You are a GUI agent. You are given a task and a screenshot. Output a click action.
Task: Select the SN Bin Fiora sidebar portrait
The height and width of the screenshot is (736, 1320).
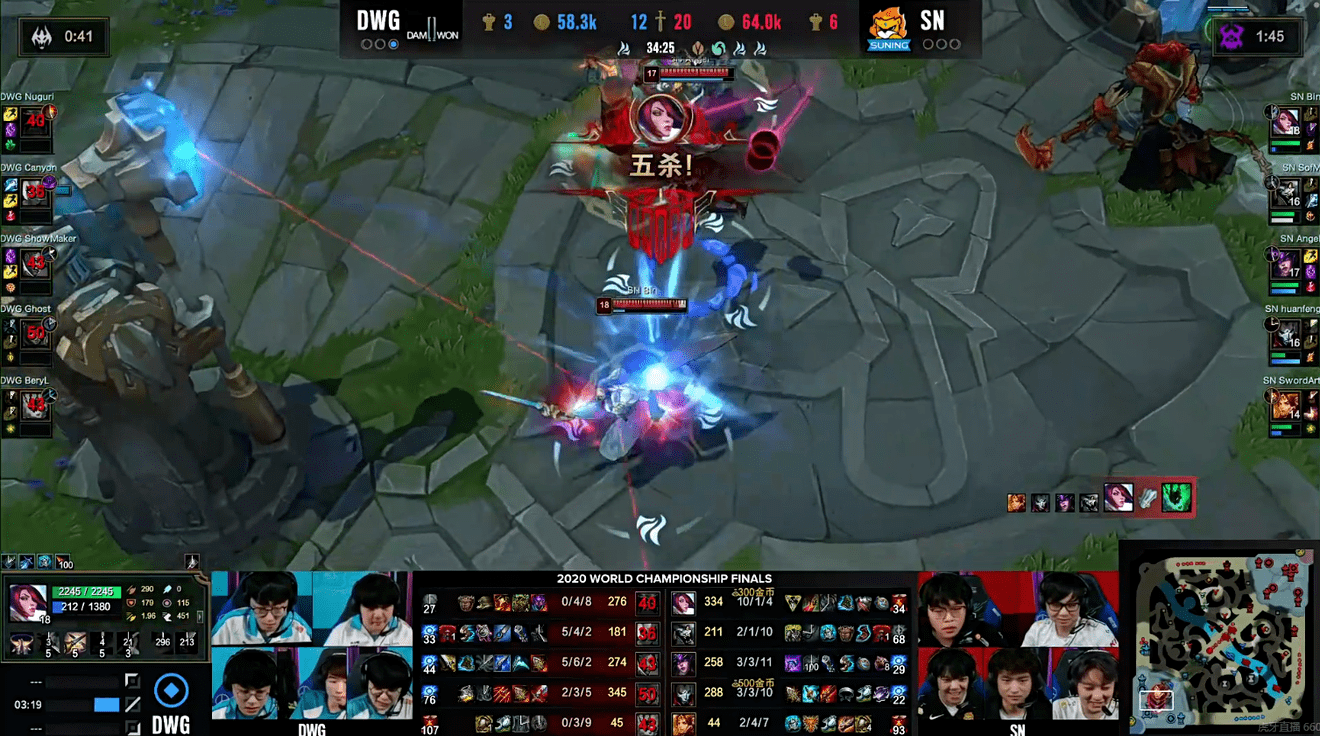(x=1285, y=124)
